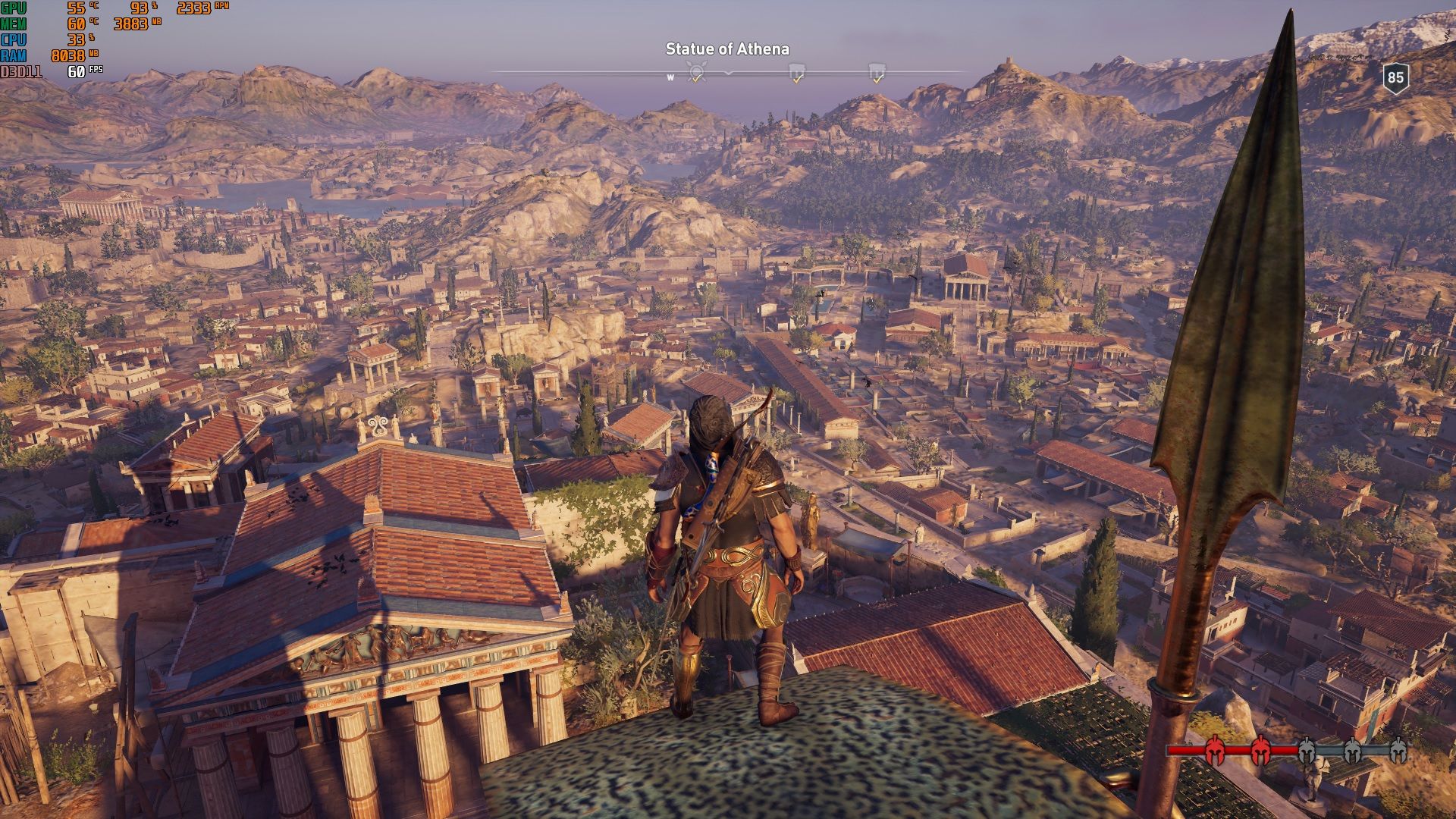The height and width of the screenshot is (819, 1456).
Task: Click the crossed-spears completed location compass marker
Action: tap(696, 73)
